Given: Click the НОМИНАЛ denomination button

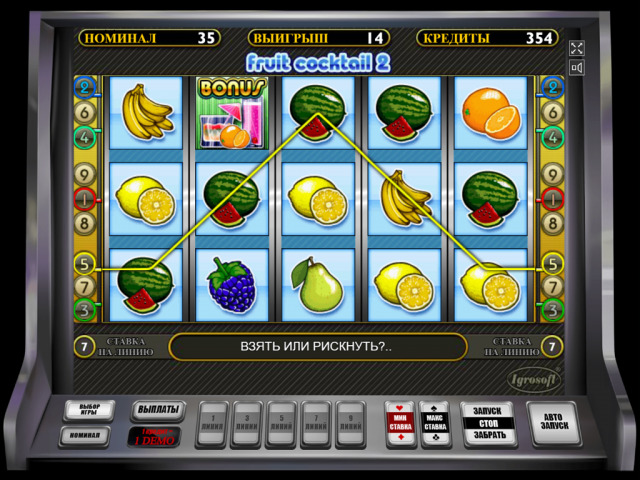Looking at the screenshot, I should (84, 436).
